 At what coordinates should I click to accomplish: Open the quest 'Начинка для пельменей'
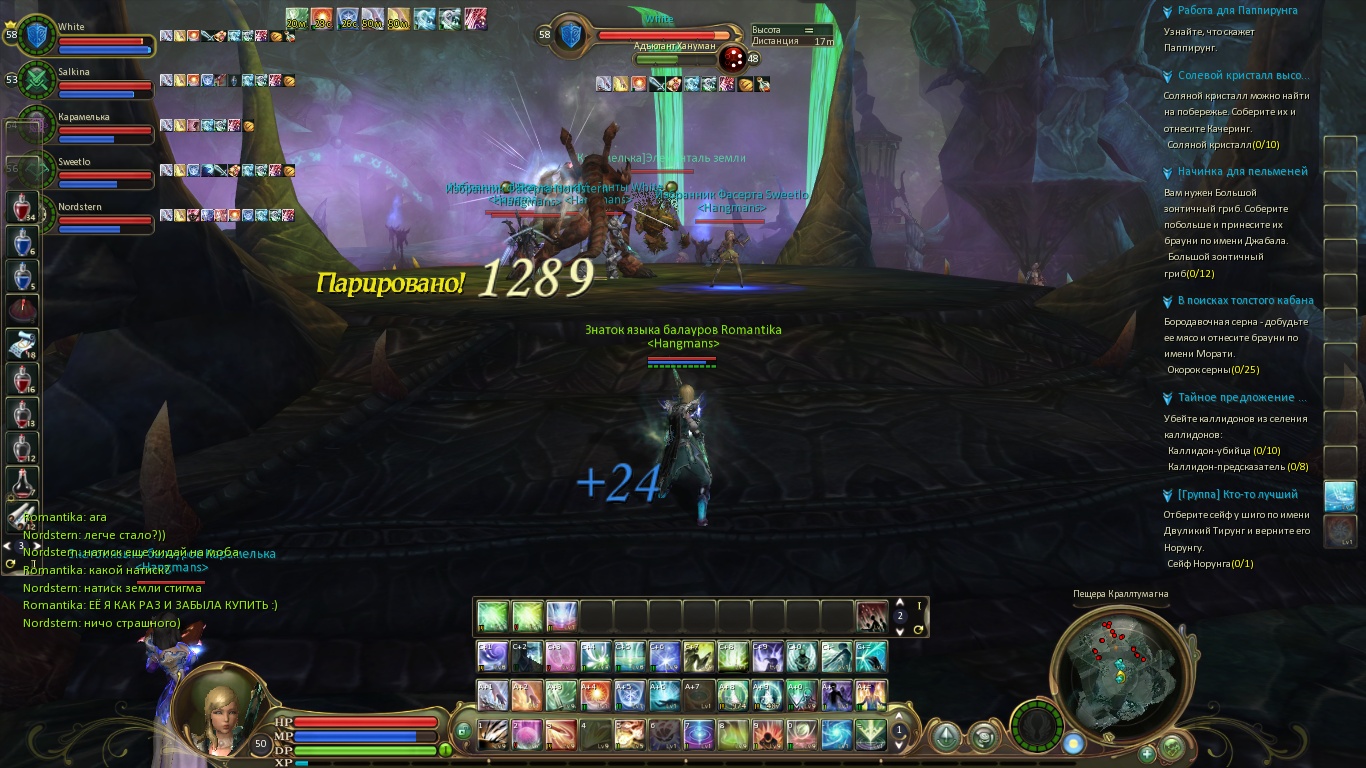pos(1242,172)
